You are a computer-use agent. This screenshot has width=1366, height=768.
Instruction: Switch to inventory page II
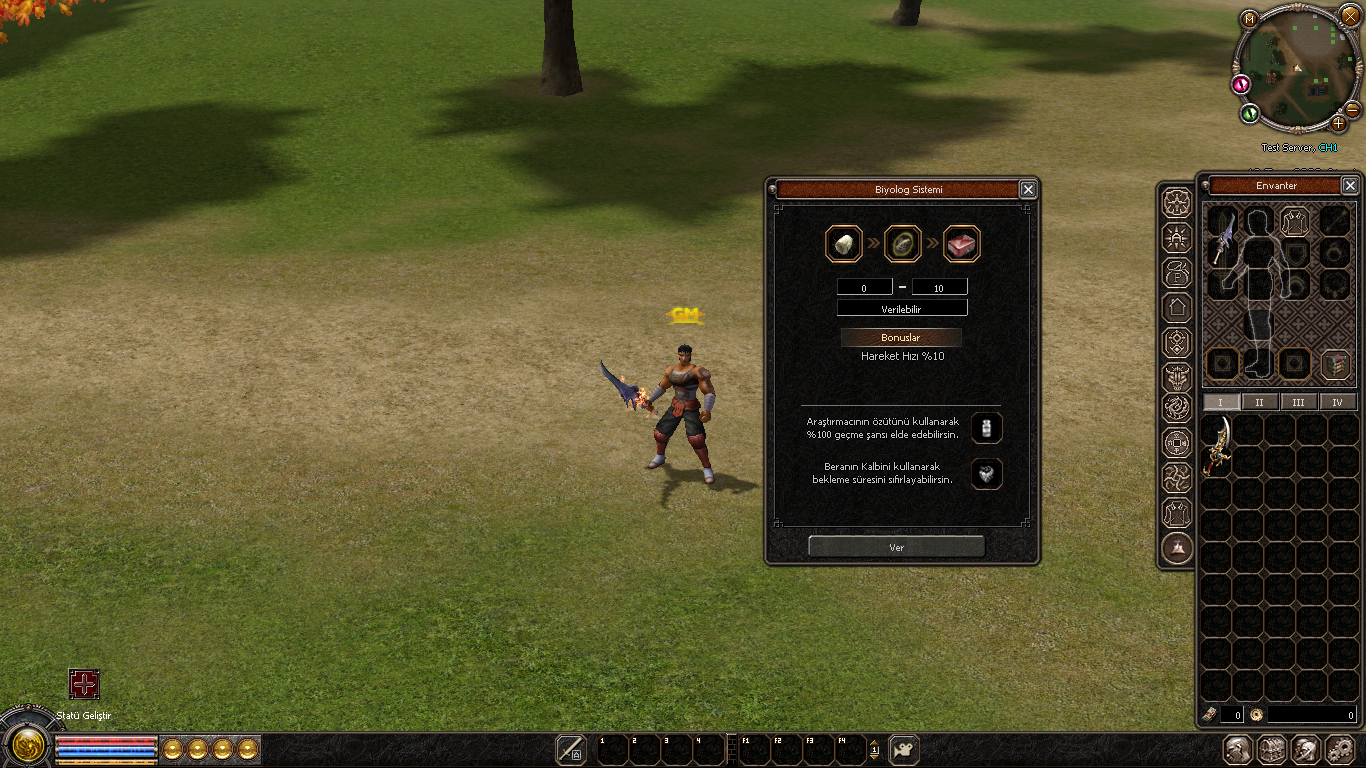(1259, 402)
